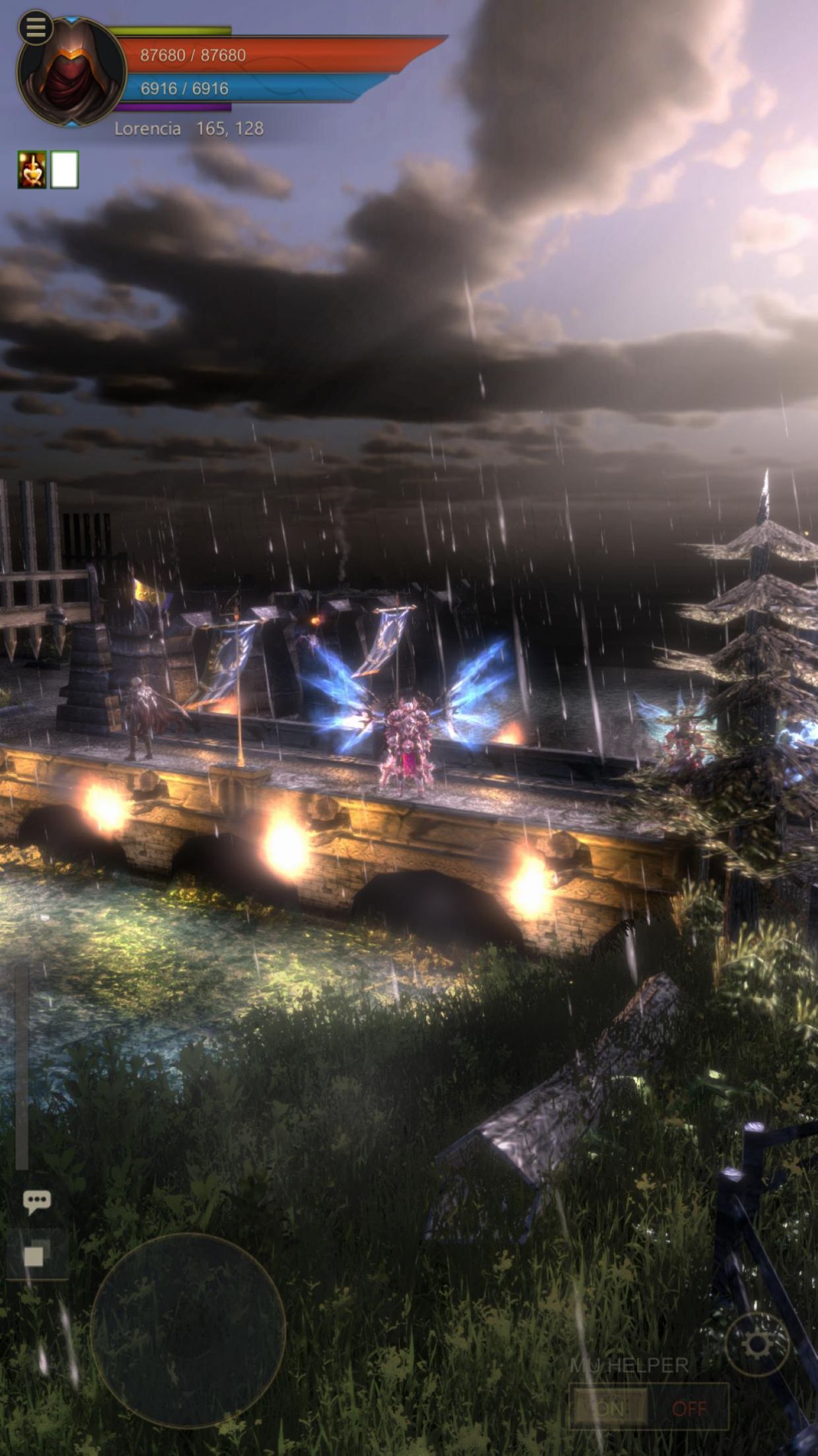The image size is (818, 1456).
Task: Switch MU Helper to OFF
Action: pos(688,1408)
